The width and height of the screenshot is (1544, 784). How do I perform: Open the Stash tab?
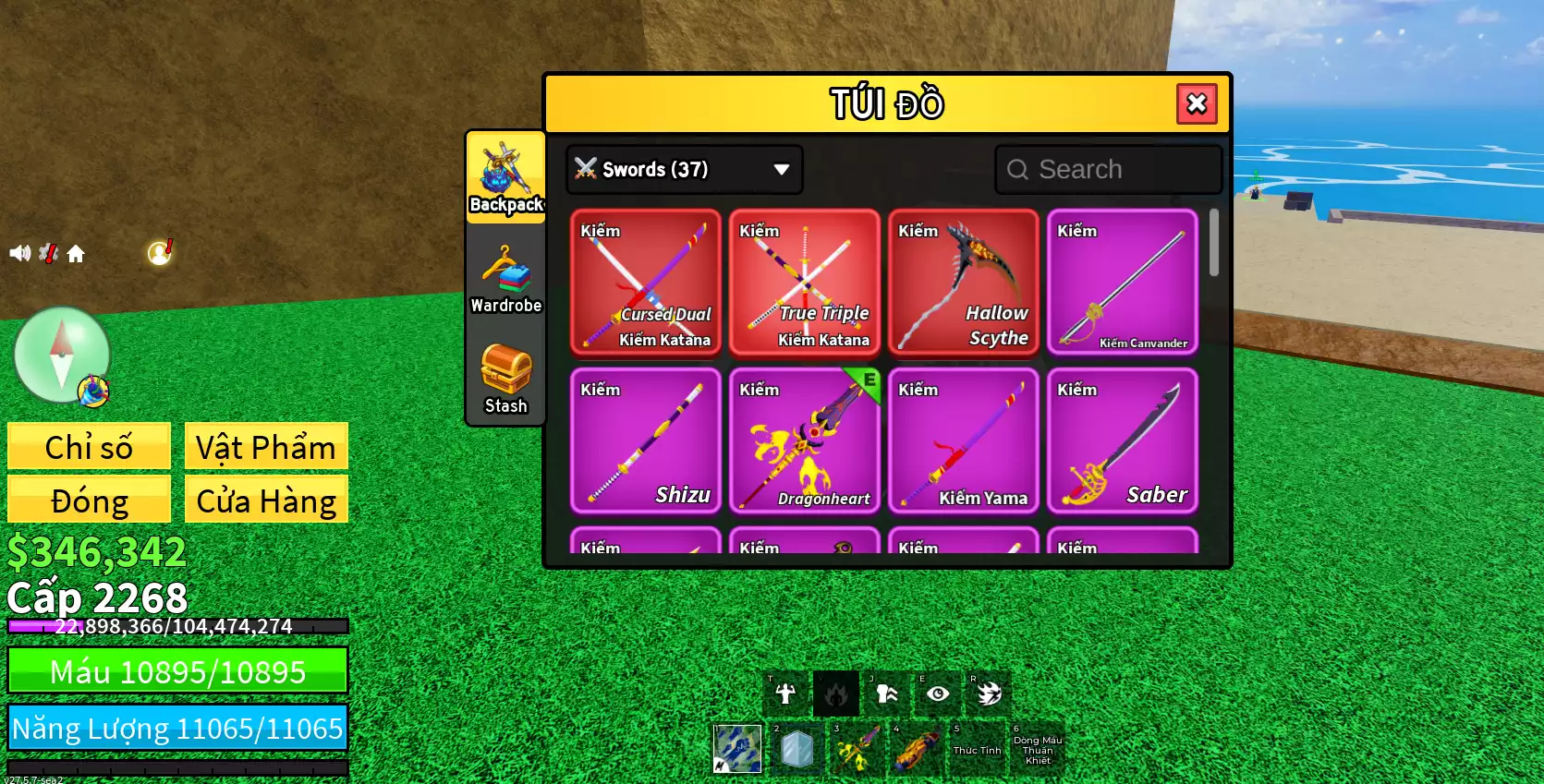pyautogui.click(x=505, y=379)
